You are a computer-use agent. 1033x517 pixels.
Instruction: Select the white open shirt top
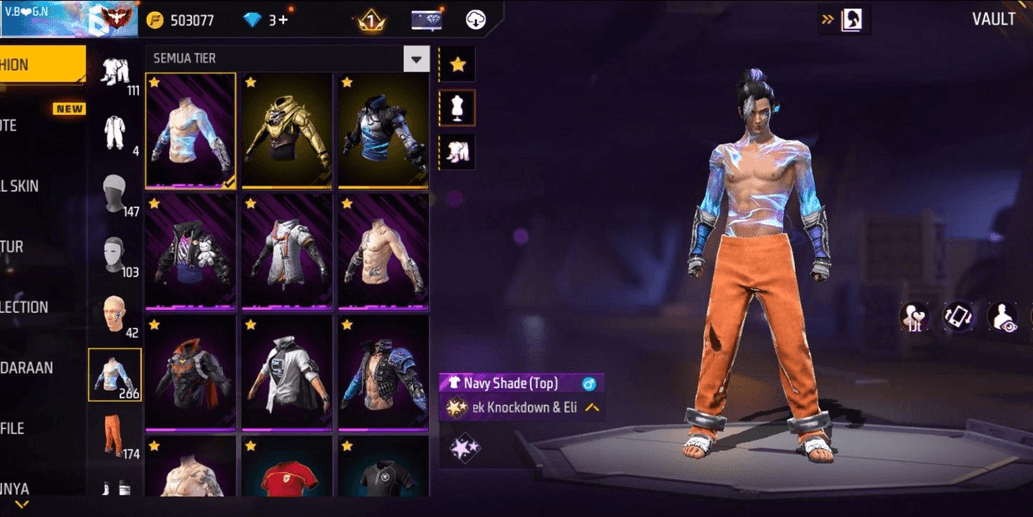click(287, 372)
